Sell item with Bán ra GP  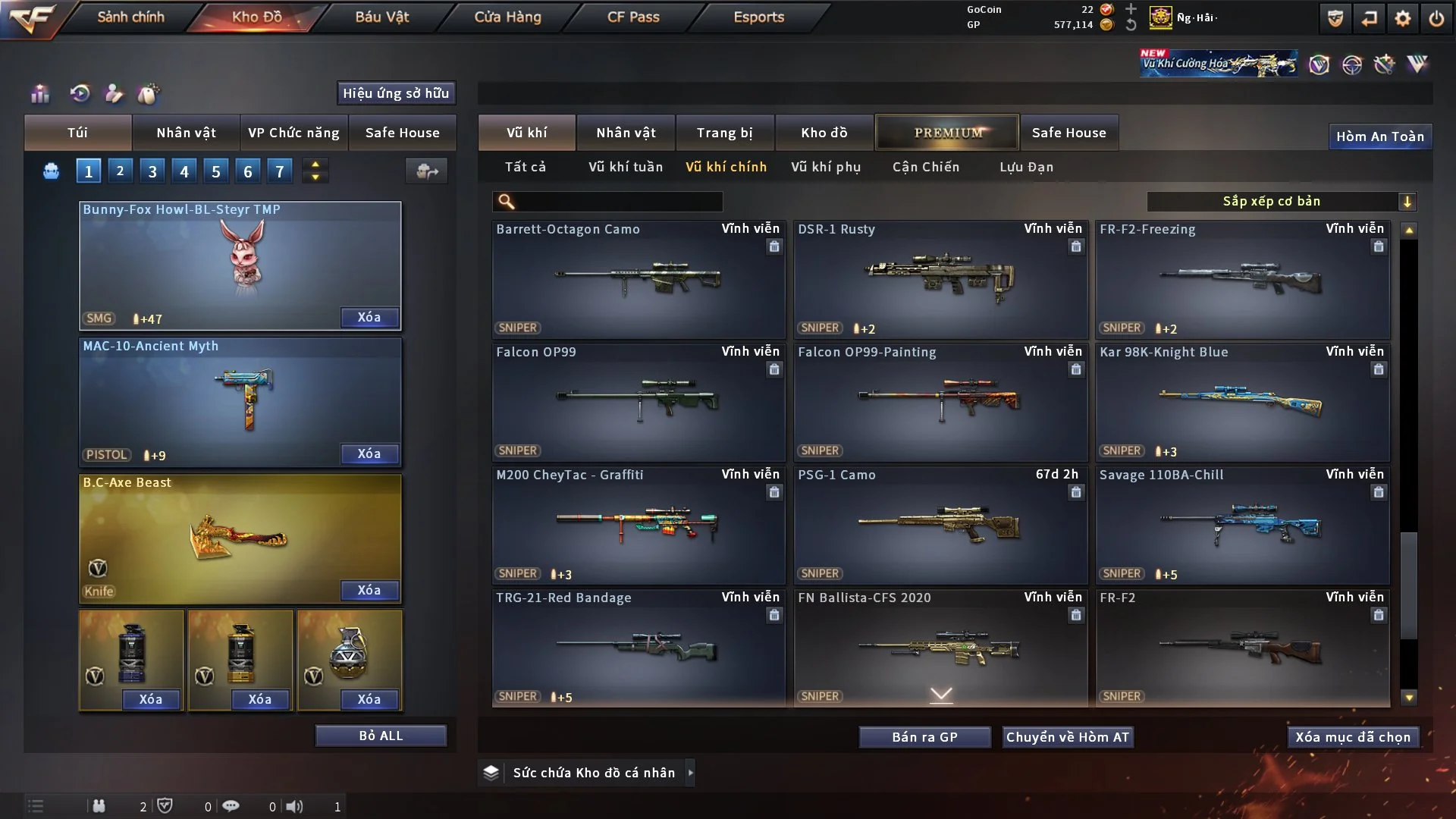(x=924, y=737)
